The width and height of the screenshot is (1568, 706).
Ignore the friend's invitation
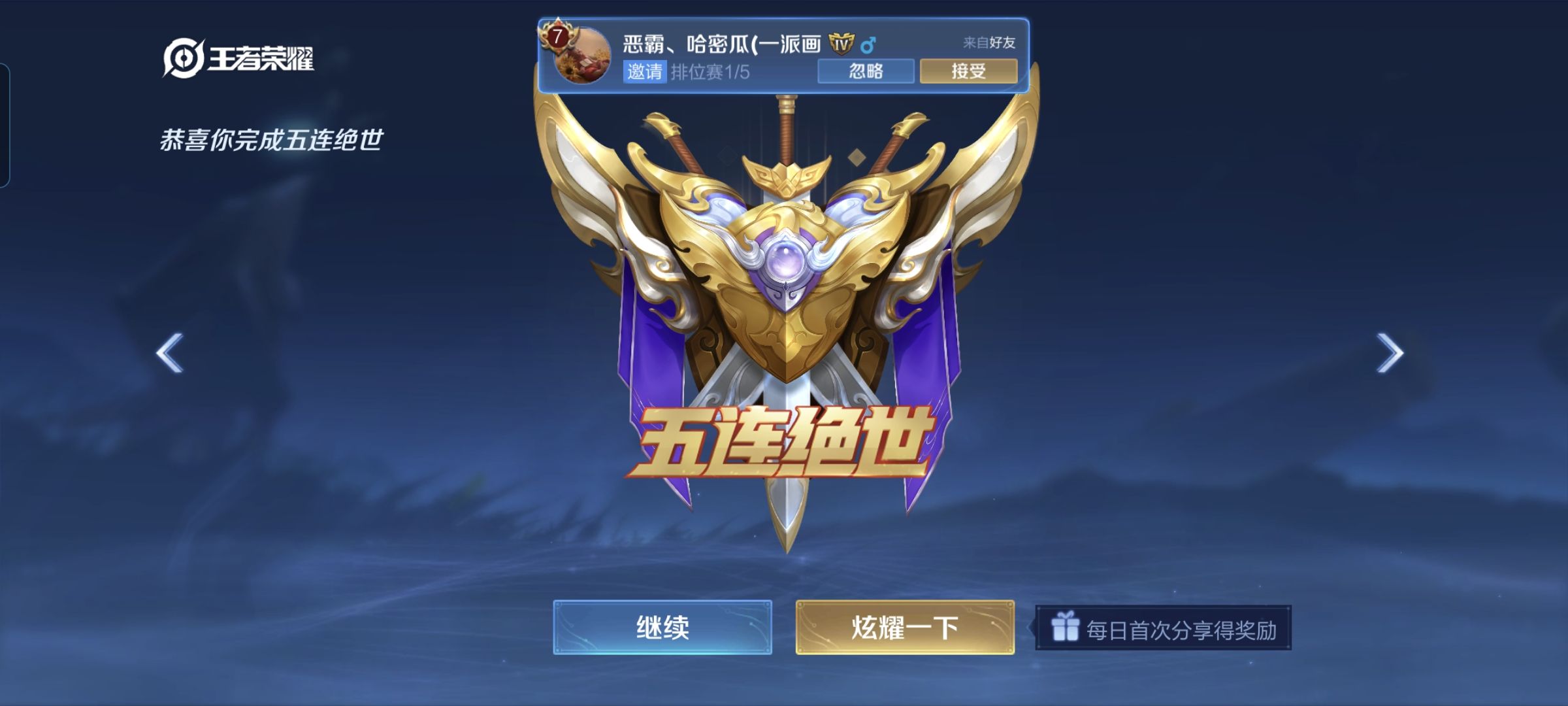(x=866, y=71)
